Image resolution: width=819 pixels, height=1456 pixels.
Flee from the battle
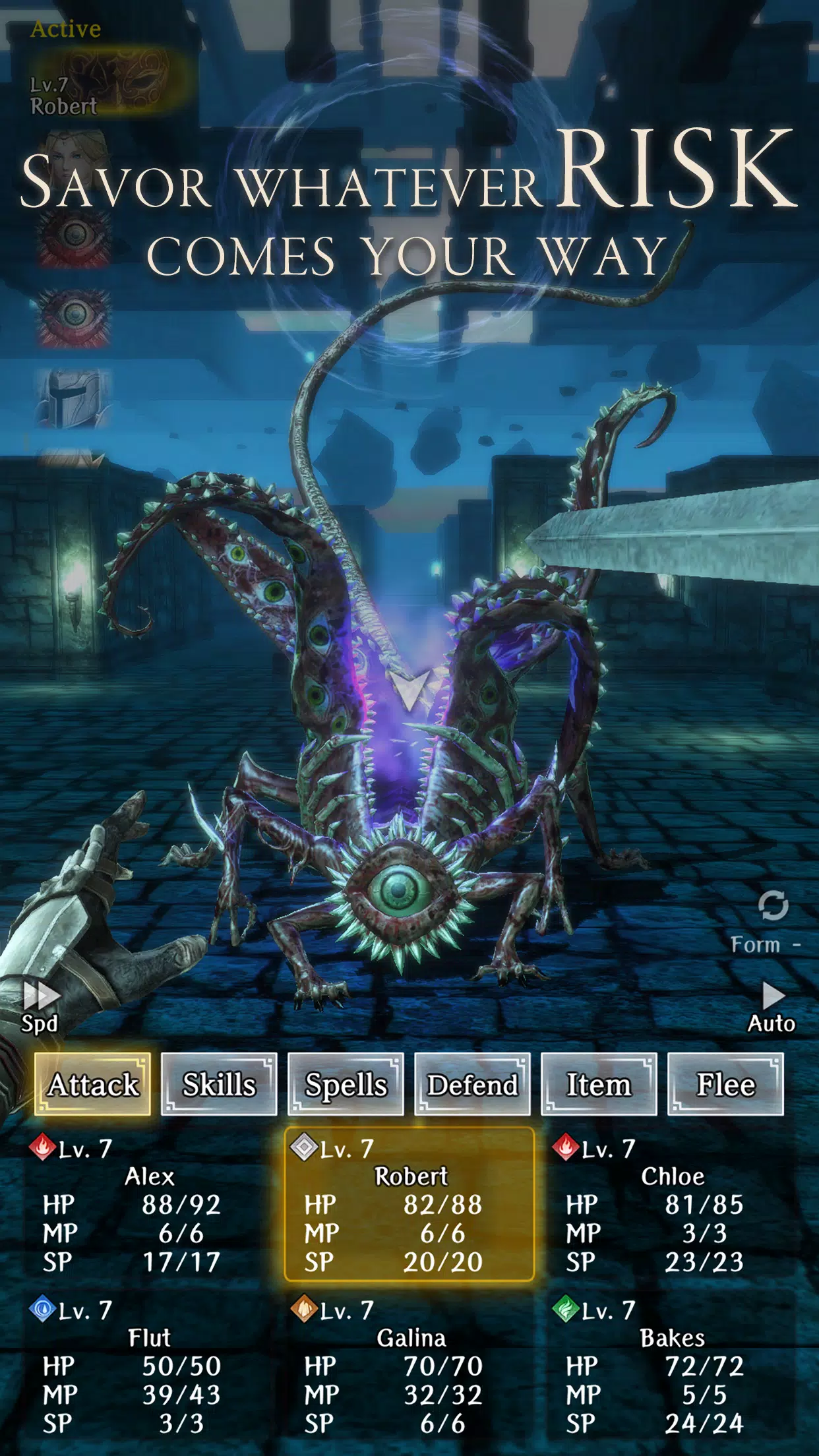[x=725, y=1085]
